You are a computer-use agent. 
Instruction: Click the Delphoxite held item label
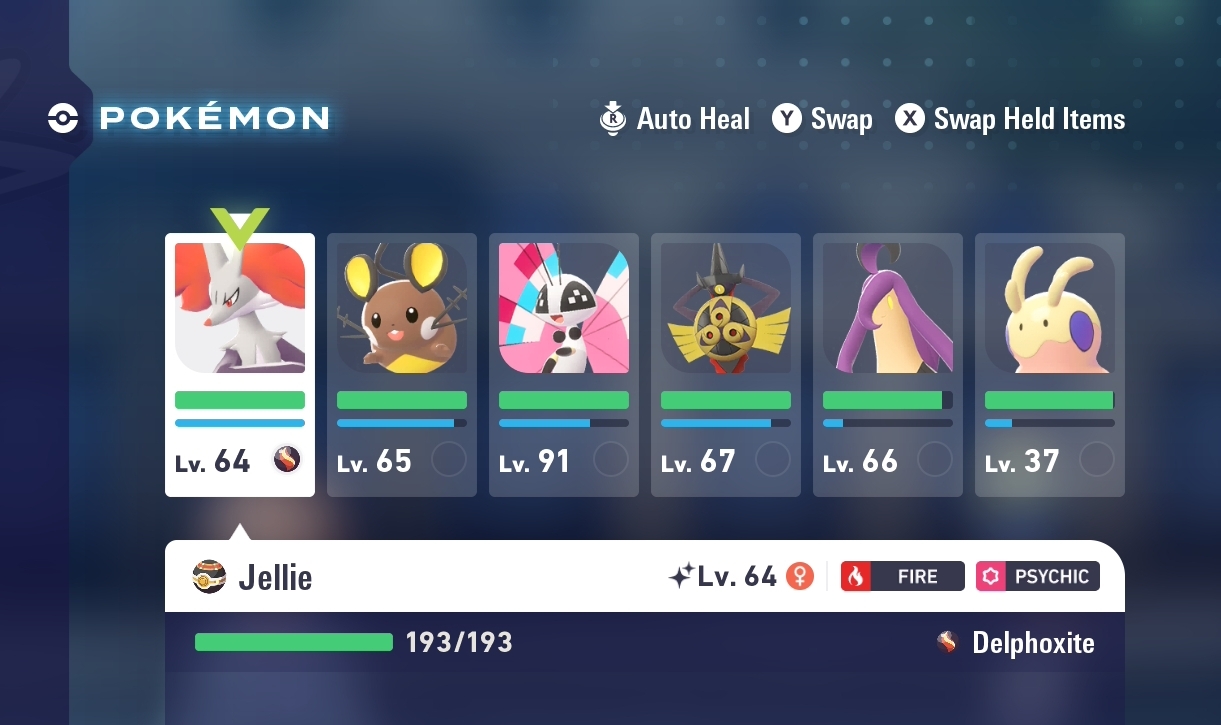(1032, 643)
